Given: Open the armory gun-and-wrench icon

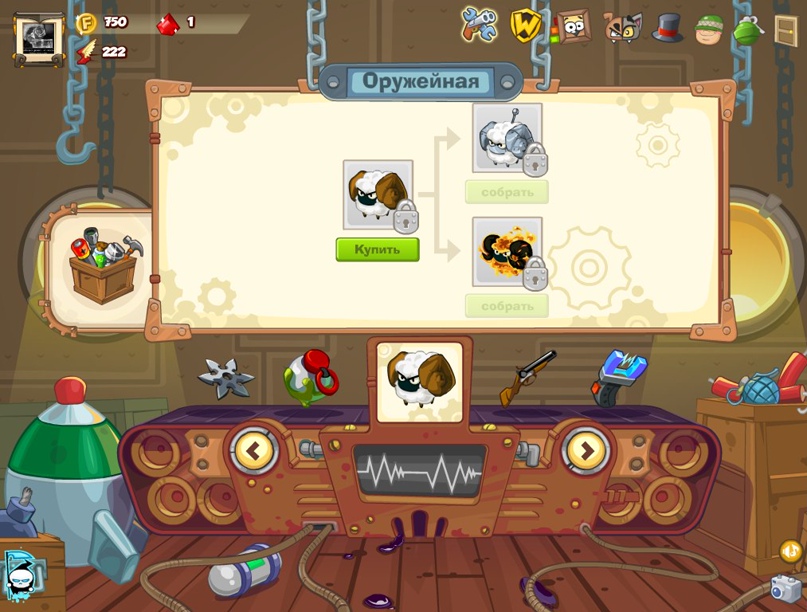Looking at the screenshot, I should 479,25.
